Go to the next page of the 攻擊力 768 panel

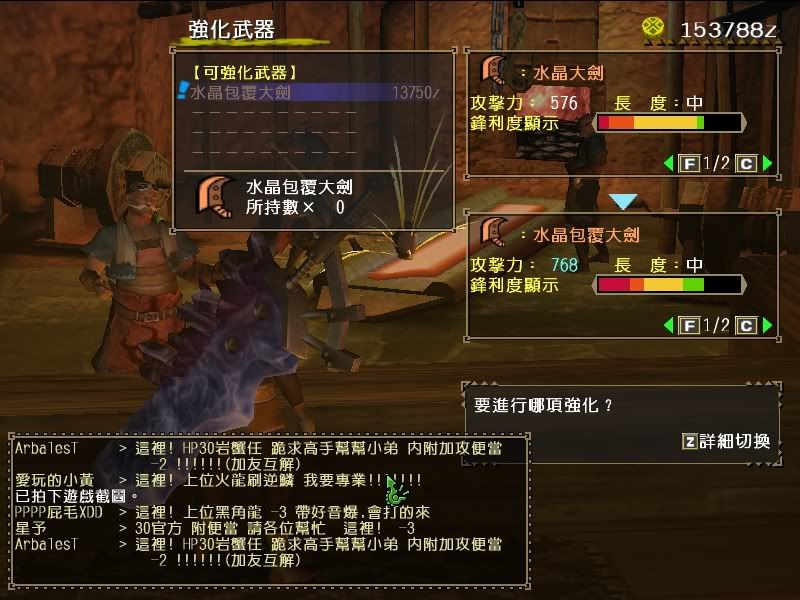(767, 325)
